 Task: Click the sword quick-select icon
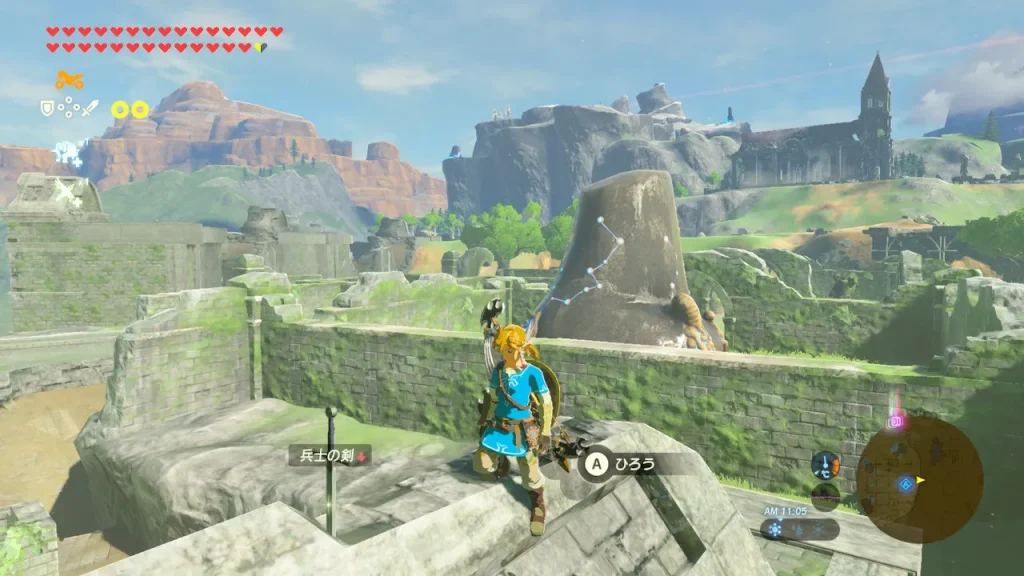[x=90, y=108]
